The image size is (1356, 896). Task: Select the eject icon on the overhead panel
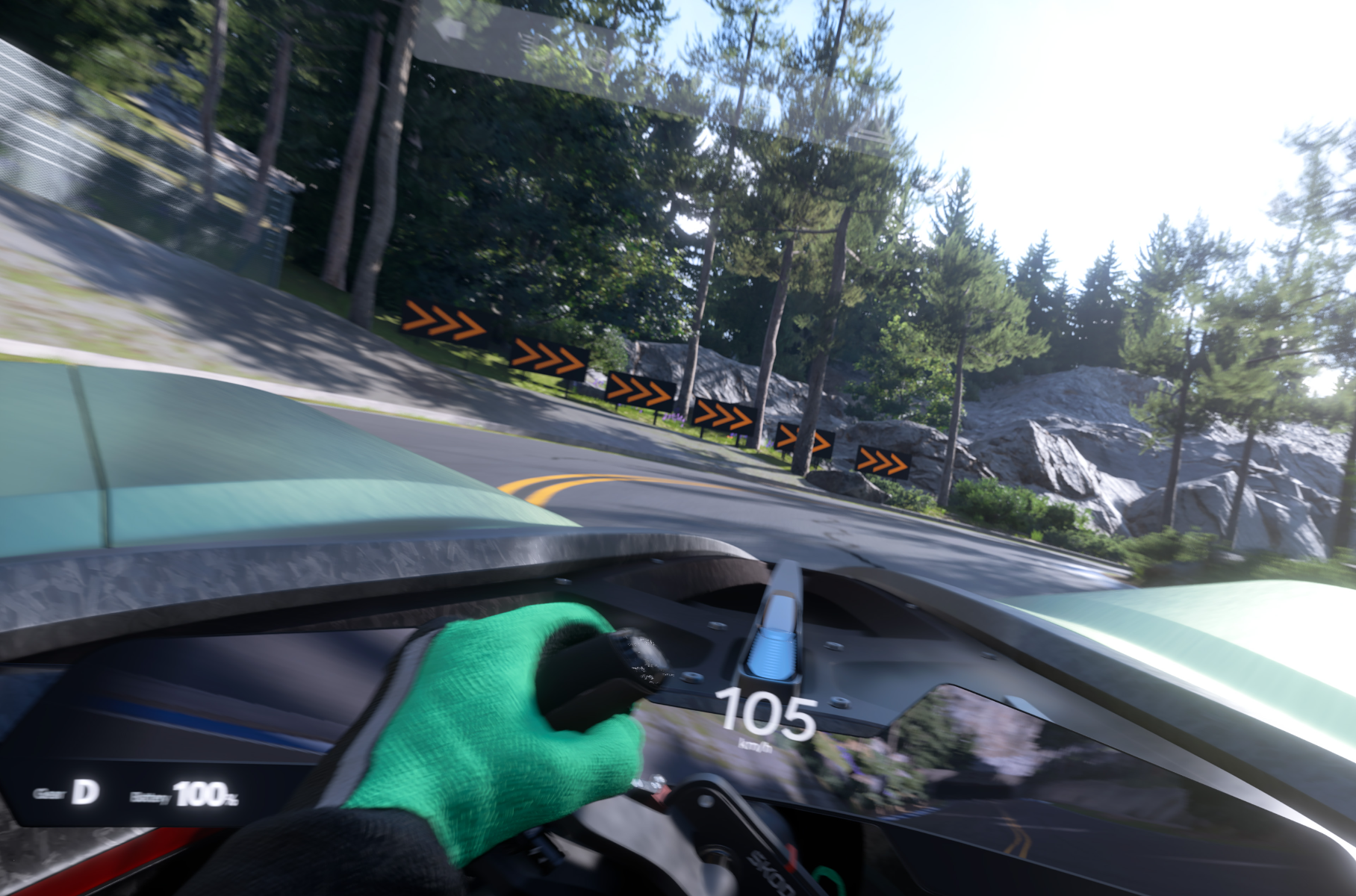pos(868,132)
